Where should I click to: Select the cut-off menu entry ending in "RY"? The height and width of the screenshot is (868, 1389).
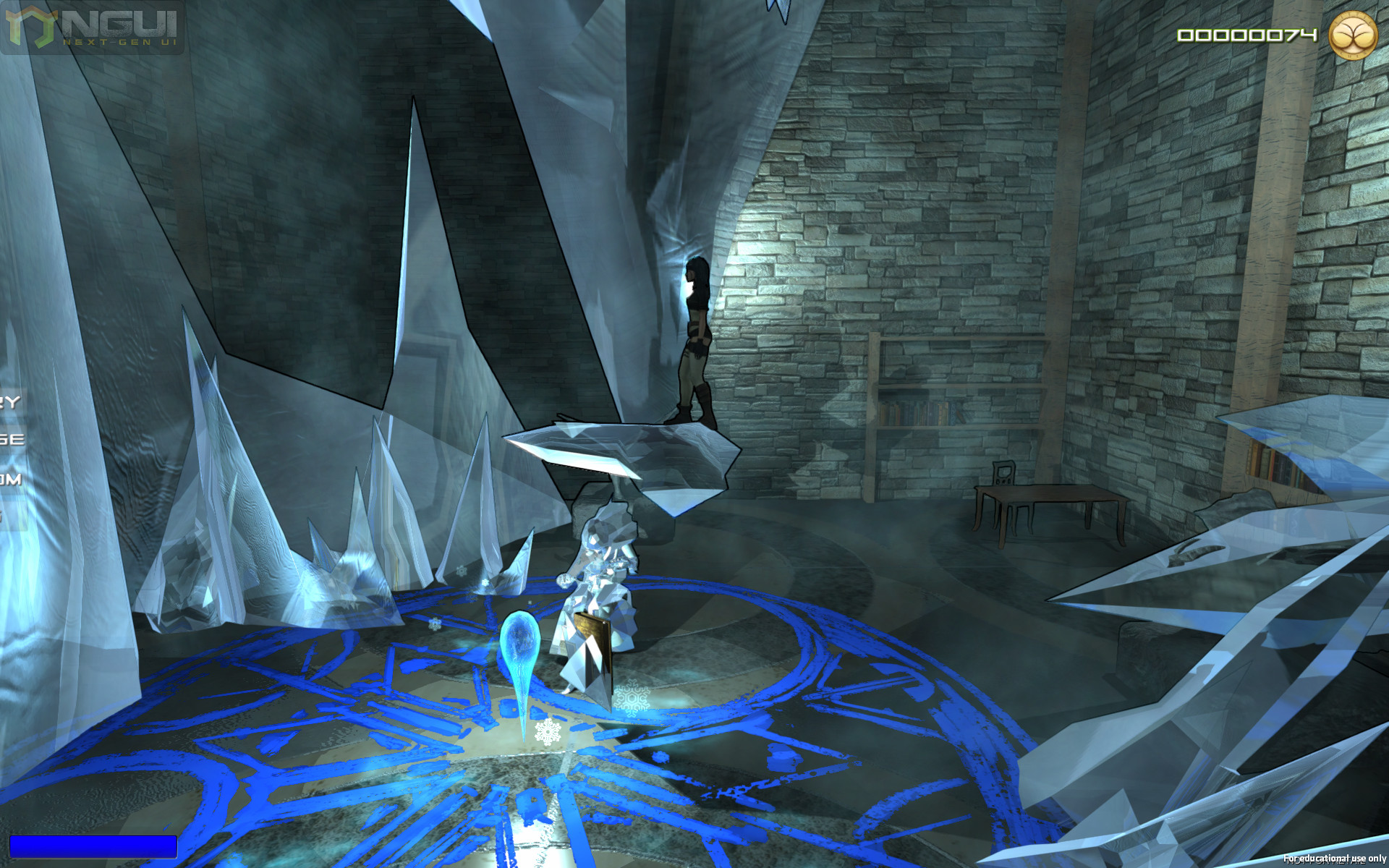click(x=10, y=402)
